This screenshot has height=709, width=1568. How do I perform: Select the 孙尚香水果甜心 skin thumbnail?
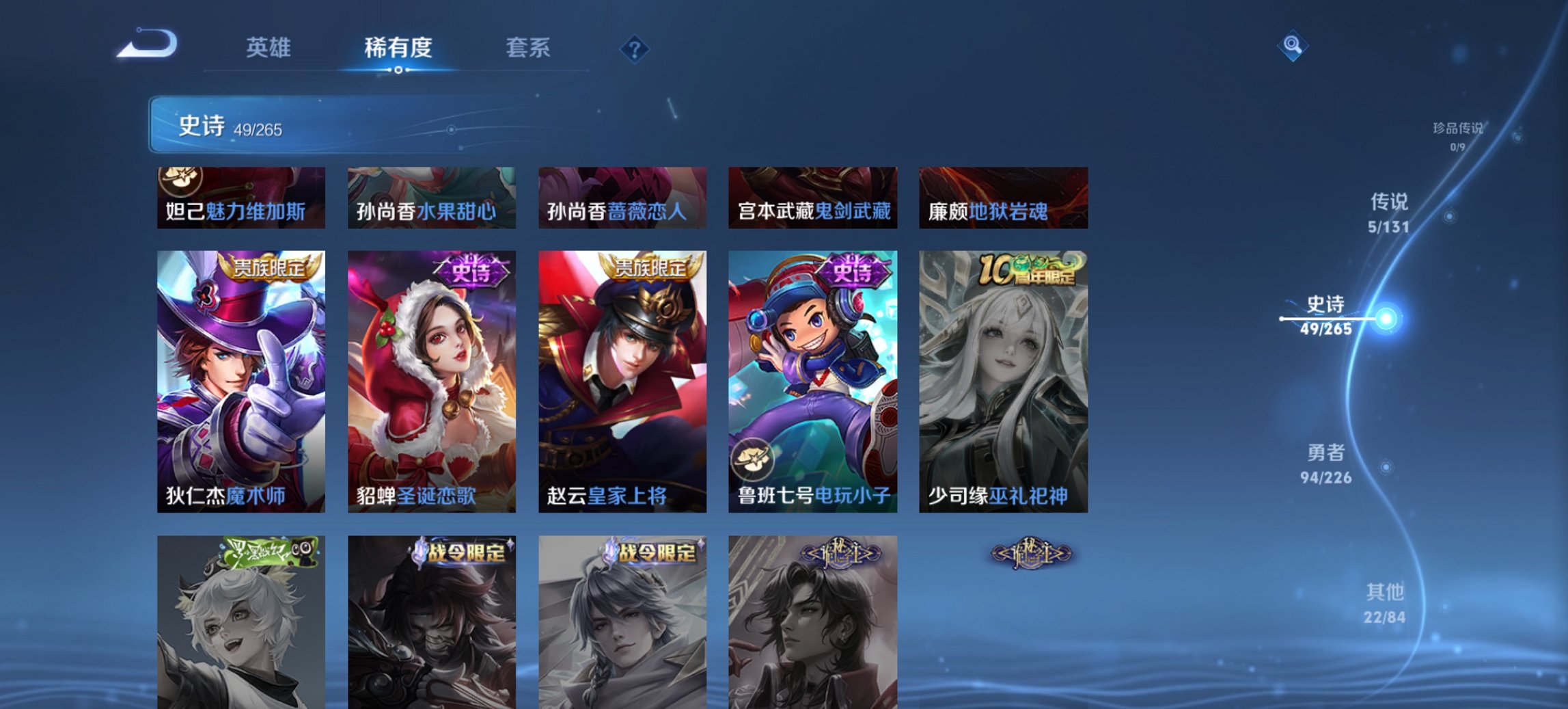click(x=432, y=198)
